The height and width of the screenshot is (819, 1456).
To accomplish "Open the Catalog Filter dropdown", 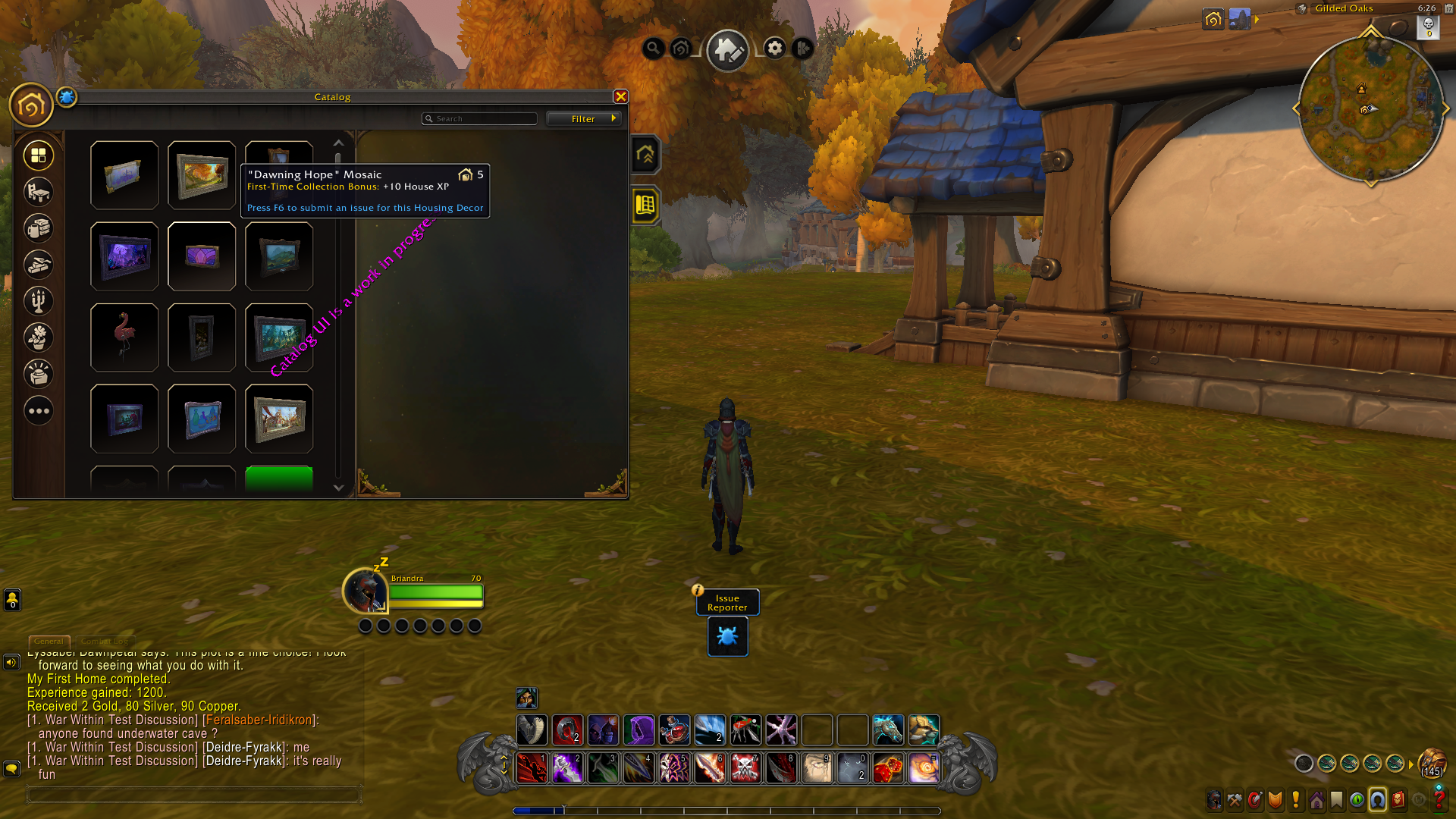I will [584, 119].
